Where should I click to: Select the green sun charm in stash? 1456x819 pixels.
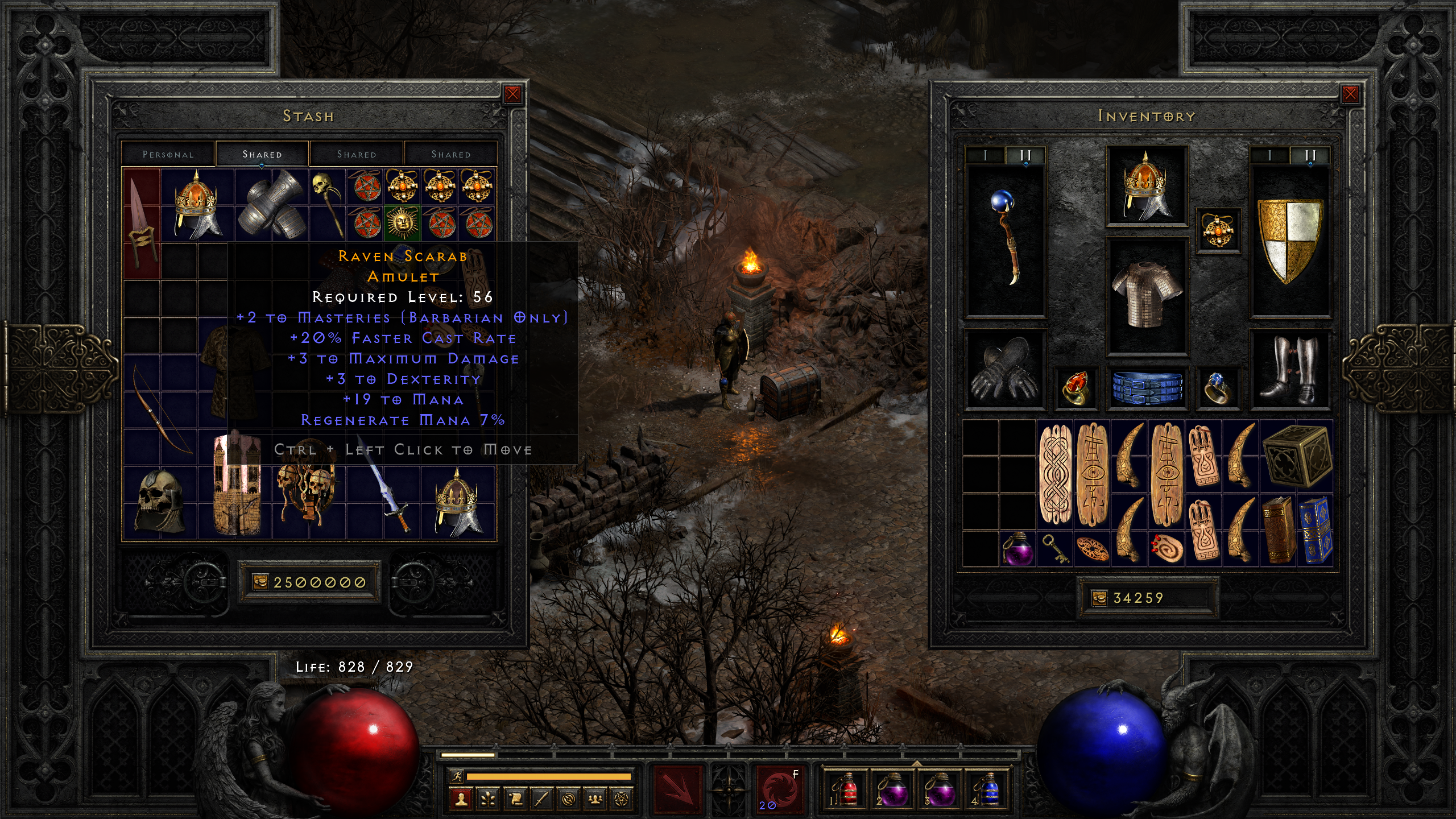[402, 222]
